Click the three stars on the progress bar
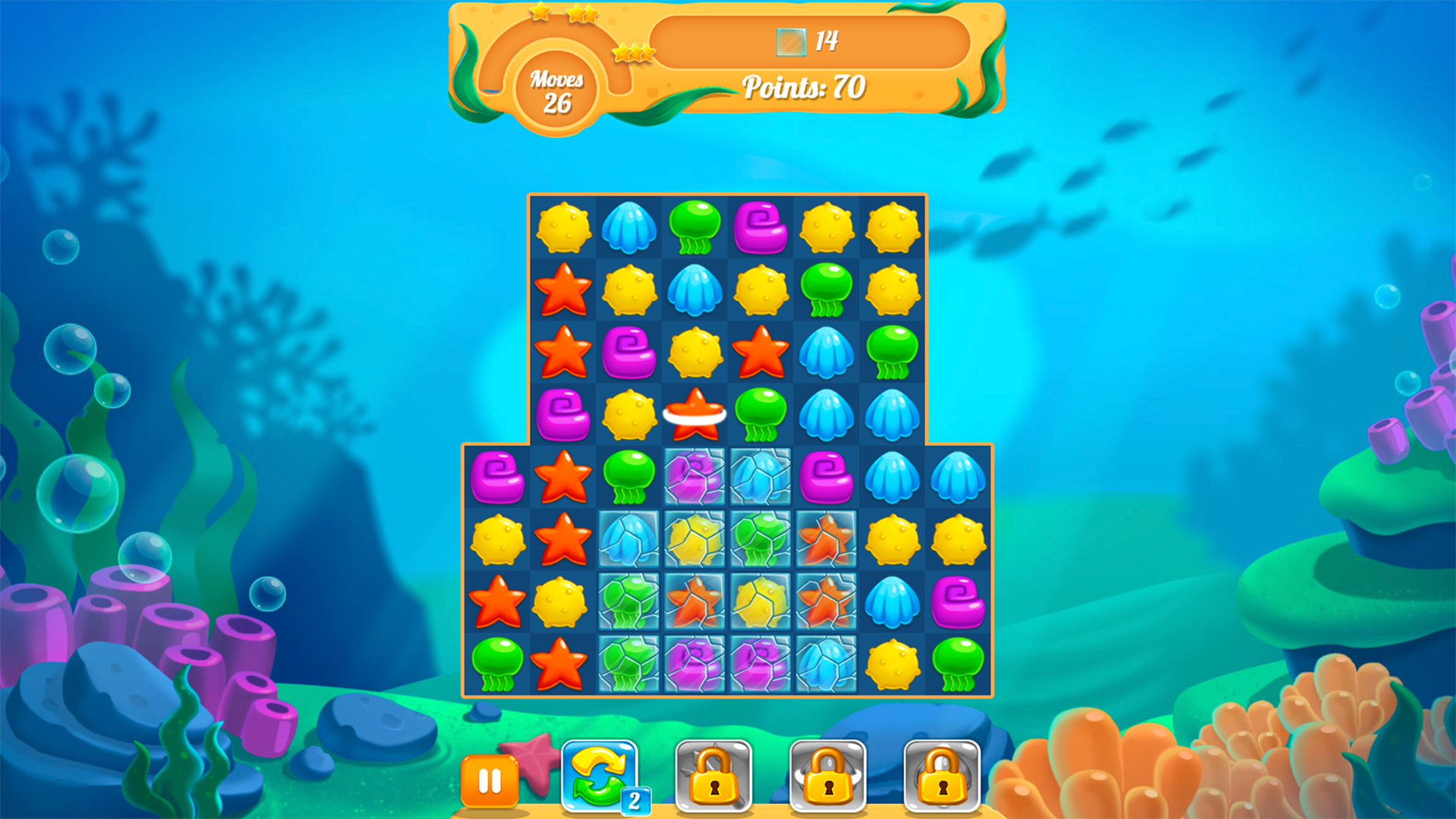 tap(634, 53)
